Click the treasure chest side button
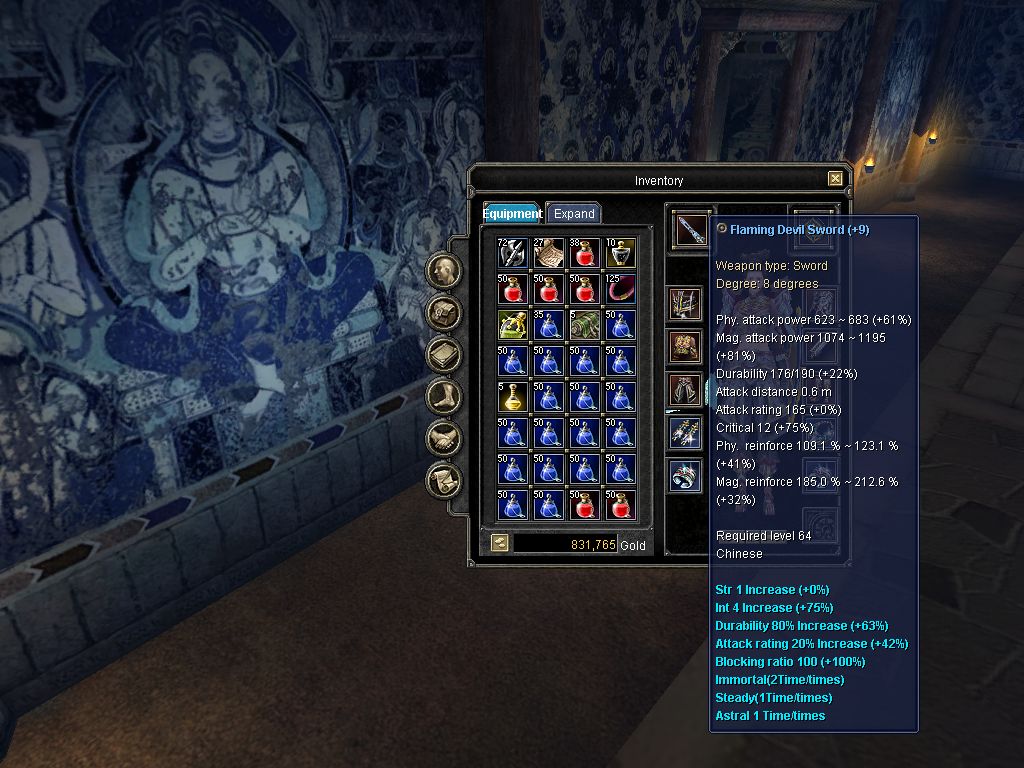This screenshot has height=768, width=1024. pyautogui.click(x=444, y=313)
